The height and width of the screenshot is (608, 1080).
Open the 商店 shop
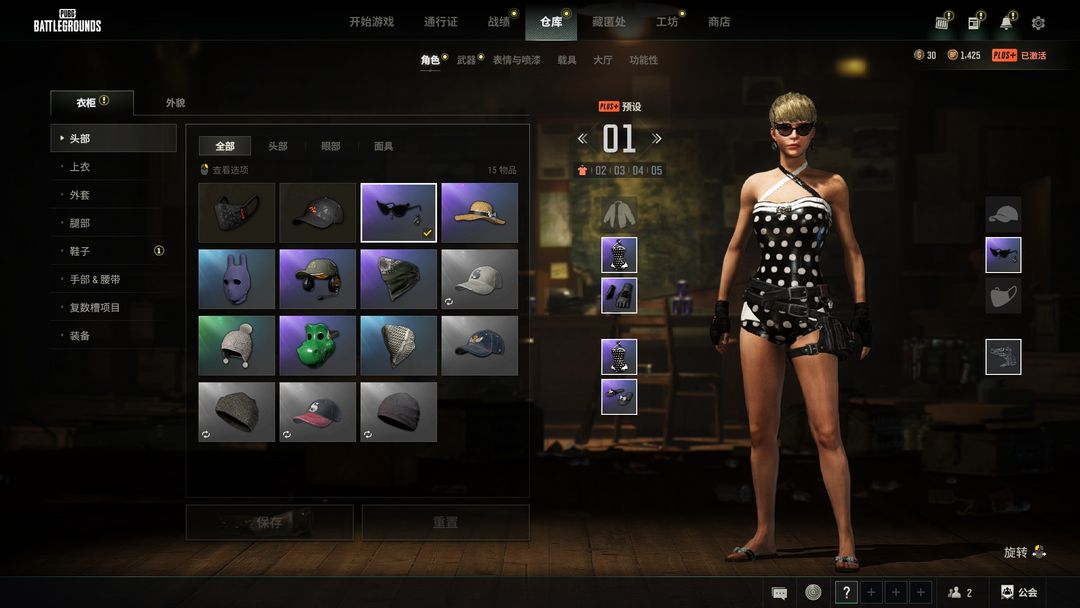point(718,22)
